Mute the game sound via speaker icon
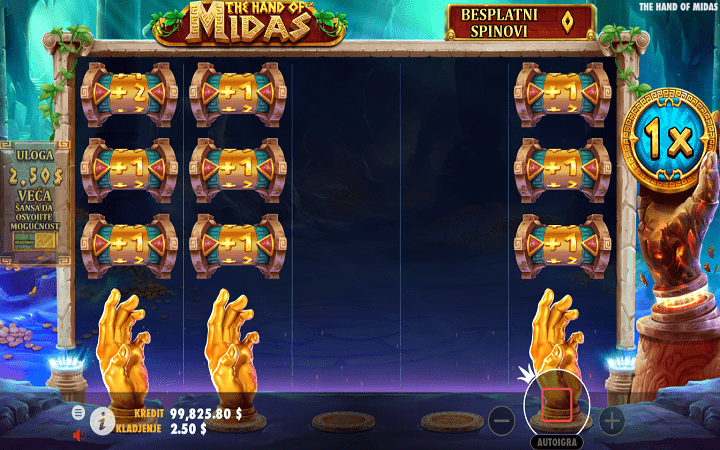The width and height of the screenshot is (720, 450). coord(79,435)
